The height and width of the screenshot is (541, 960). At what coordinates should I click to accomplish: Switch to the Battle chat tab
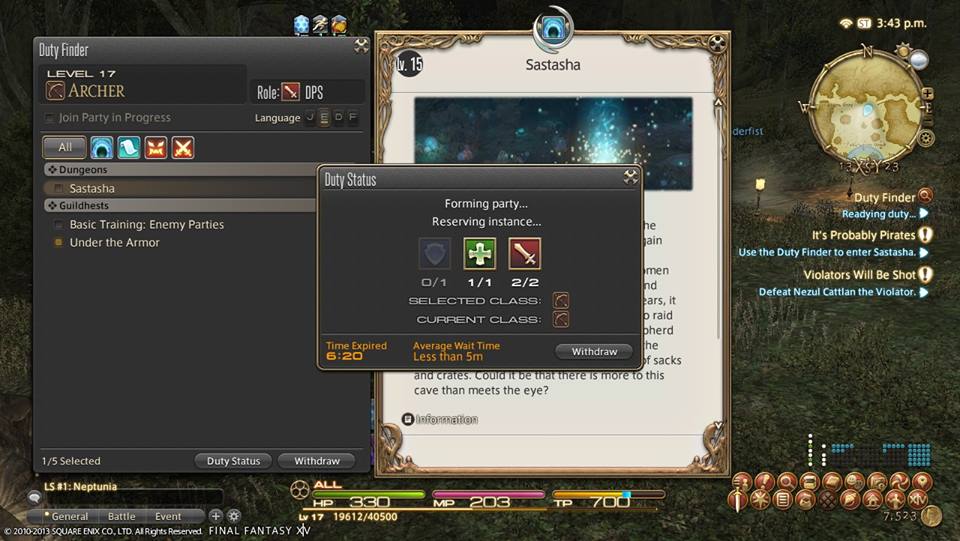coord(121,517)
